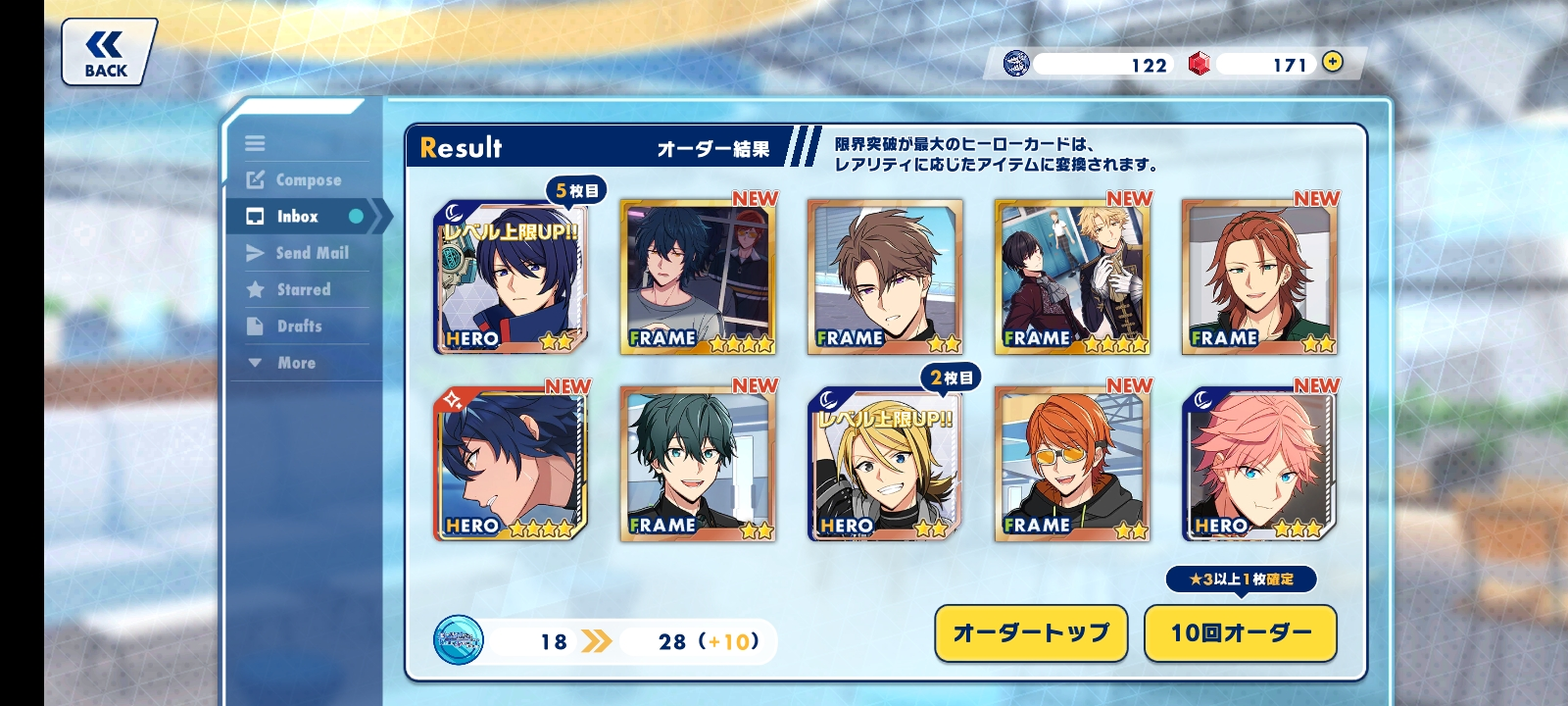View the four-star blue-haired HERO card
The image size is (1568, 706).
(511, 465)
